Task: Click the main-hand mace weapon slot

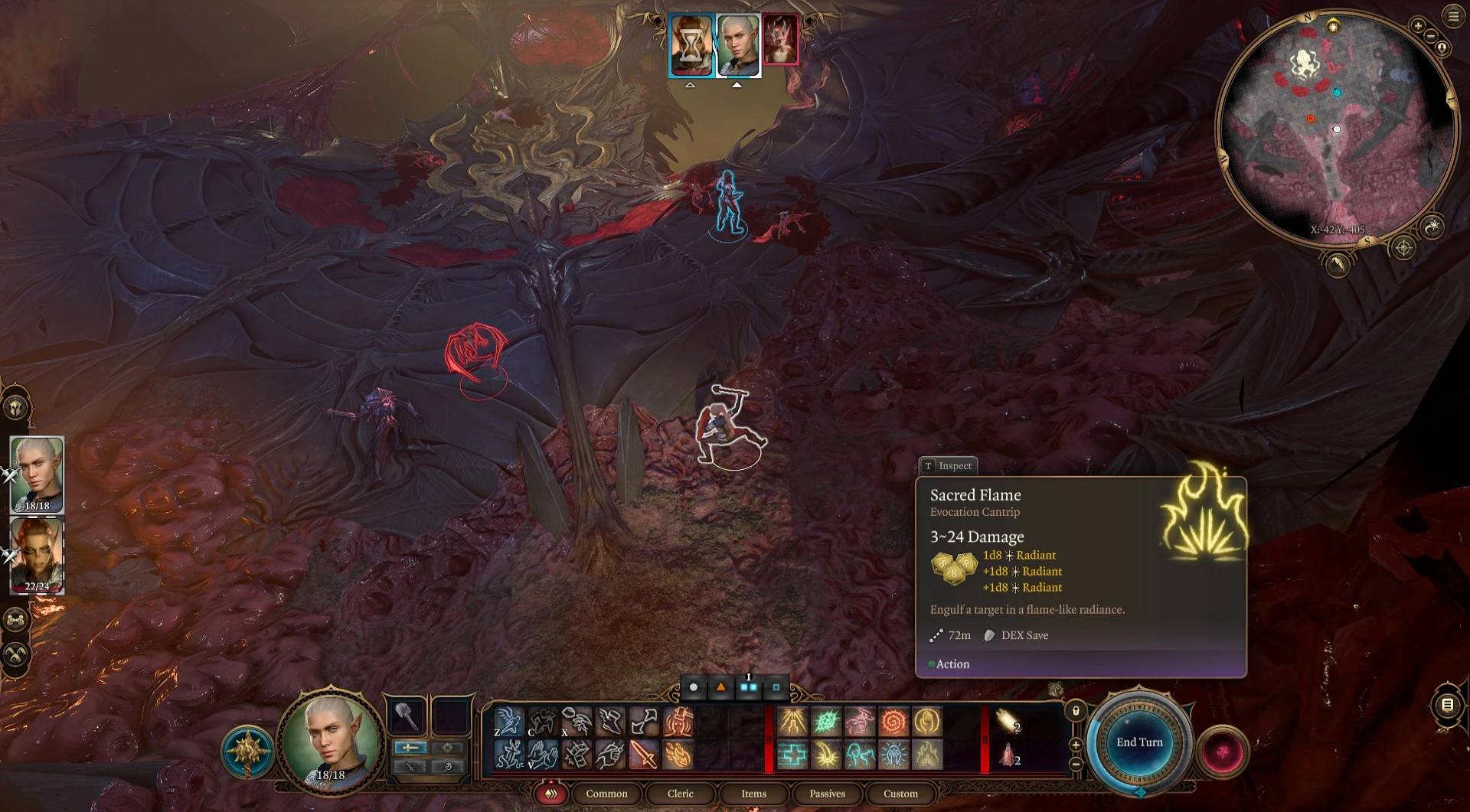Action: click(407, 716)
